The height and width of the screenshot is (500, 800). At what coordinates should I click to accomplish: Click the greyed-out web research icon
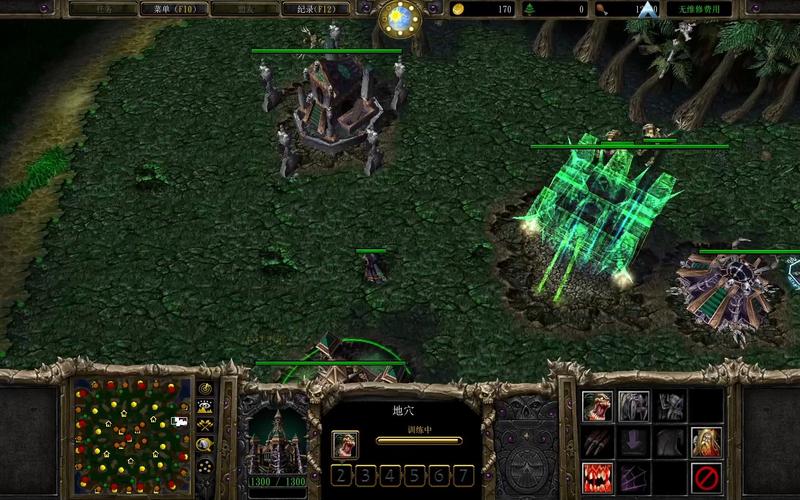point(634,474)
